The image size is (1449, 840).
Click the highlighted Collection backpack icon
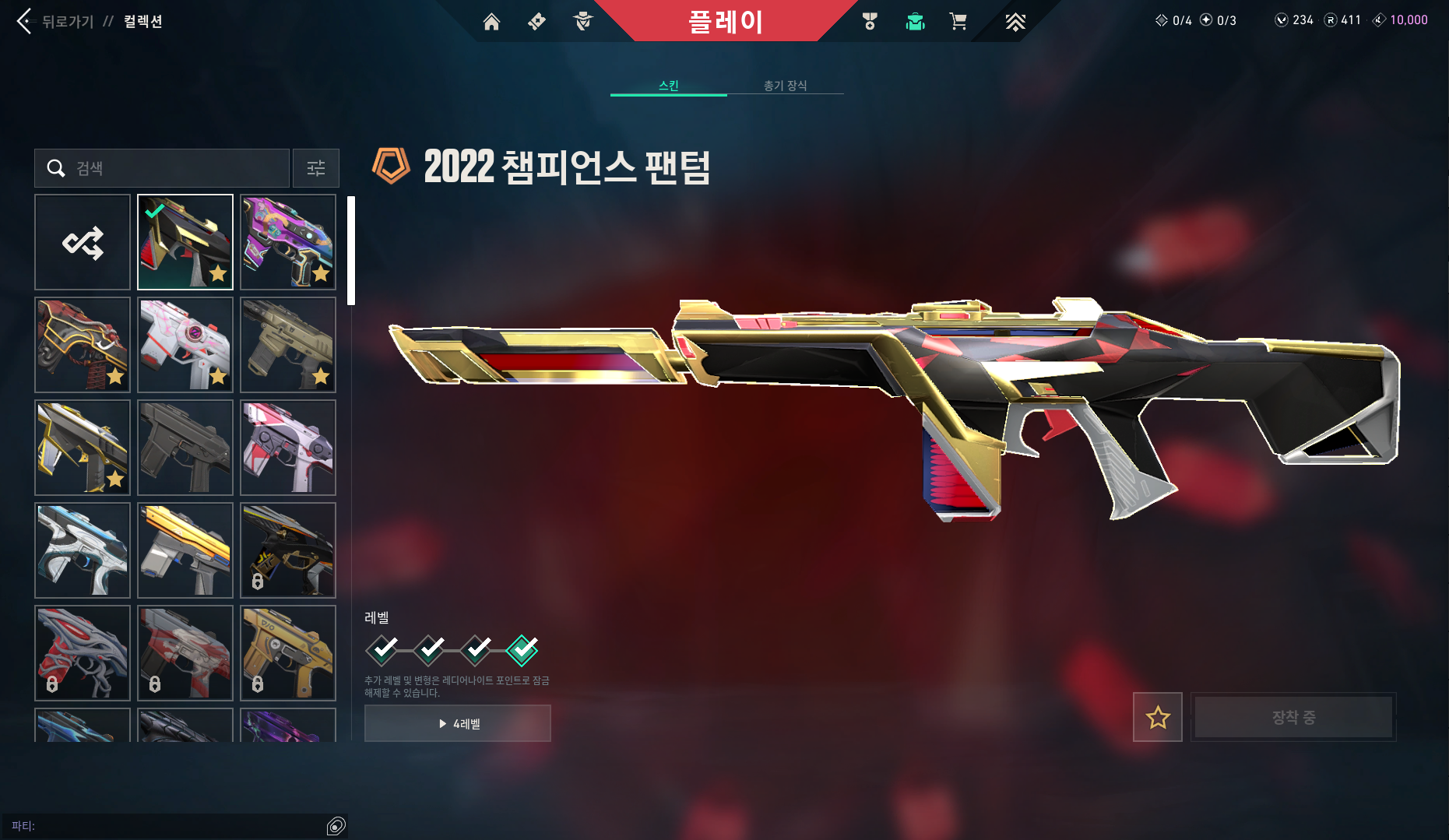[915, 21]
